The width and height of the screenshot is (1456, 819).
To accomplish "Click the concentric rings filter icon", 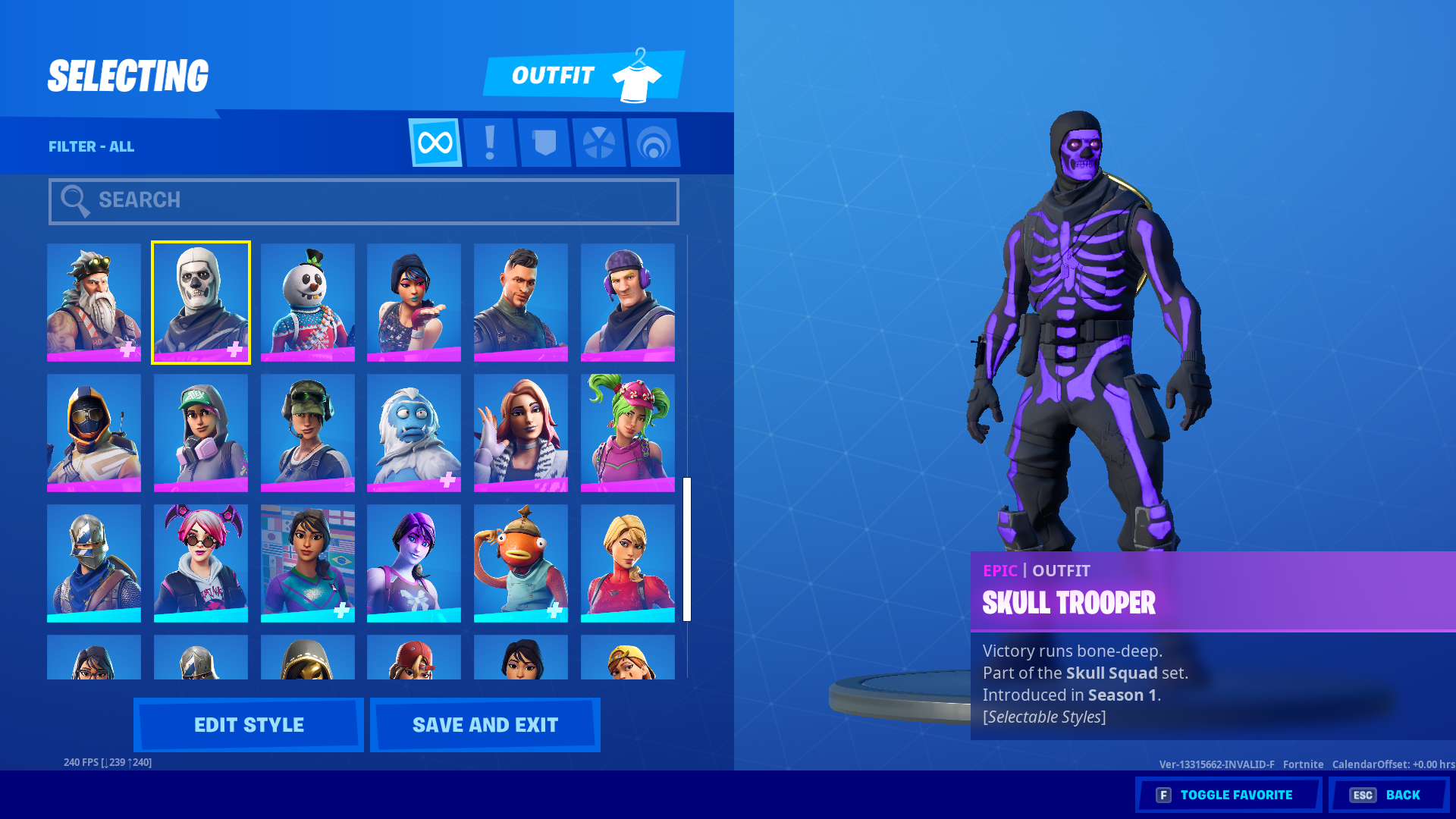I will click(654, 143).
